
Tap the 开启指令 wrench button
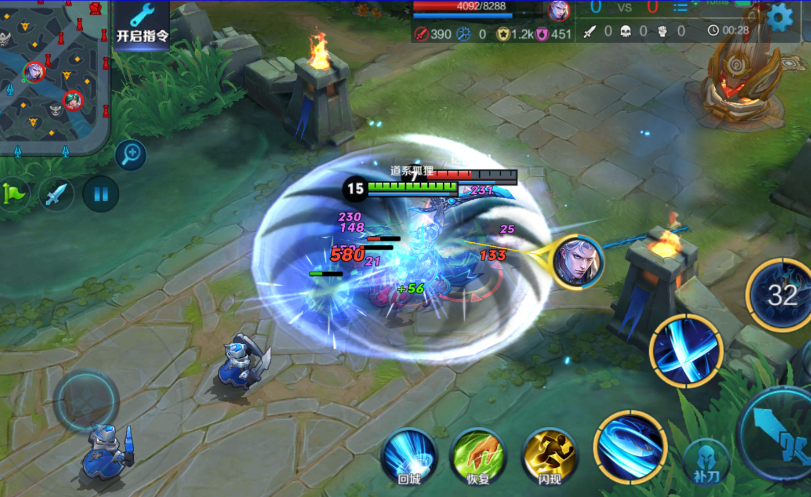pos(142,23)
